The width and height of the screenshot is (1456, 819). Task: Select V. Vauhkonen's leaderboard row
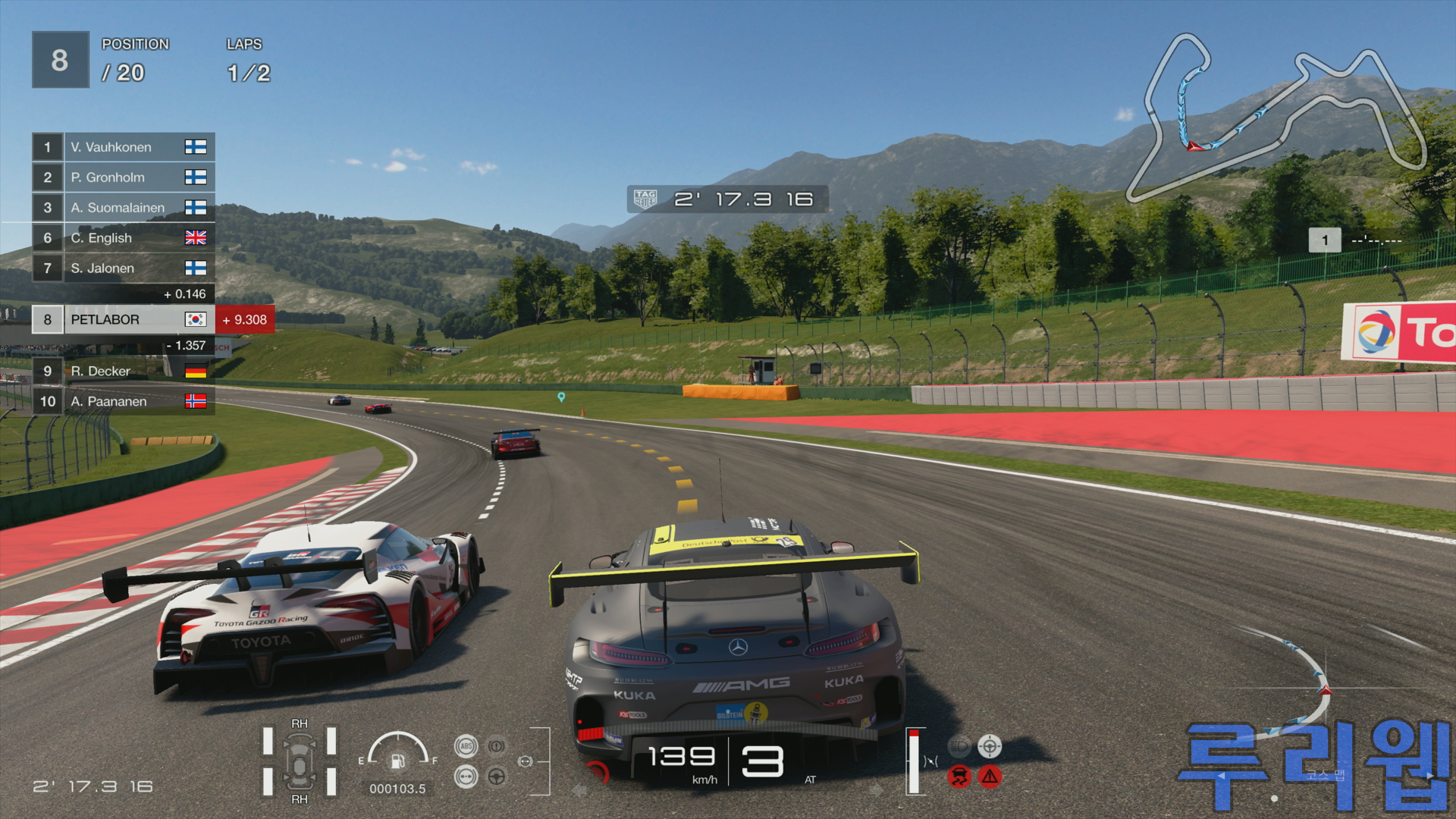coord(124,147)
